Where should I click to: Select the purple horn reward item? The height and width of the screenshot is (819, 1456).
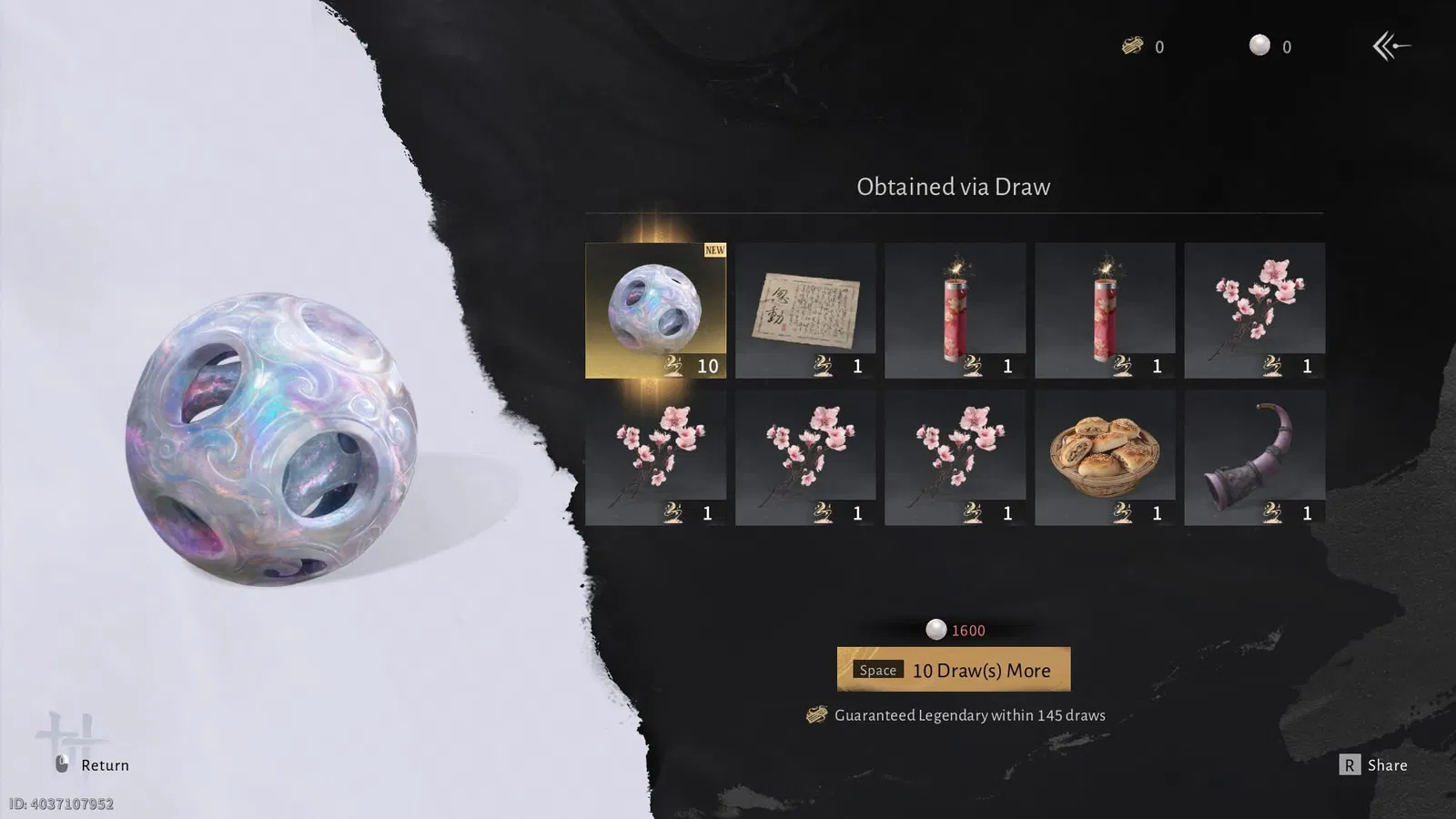[1254, 458]
